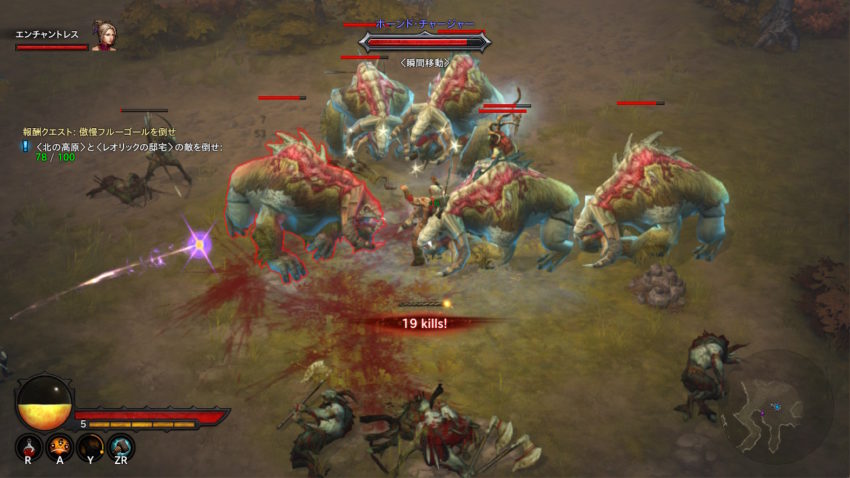The height and width of the screenshot is (478, 850).
Task: Activate the orange demon-face skill
Action: 59,446
